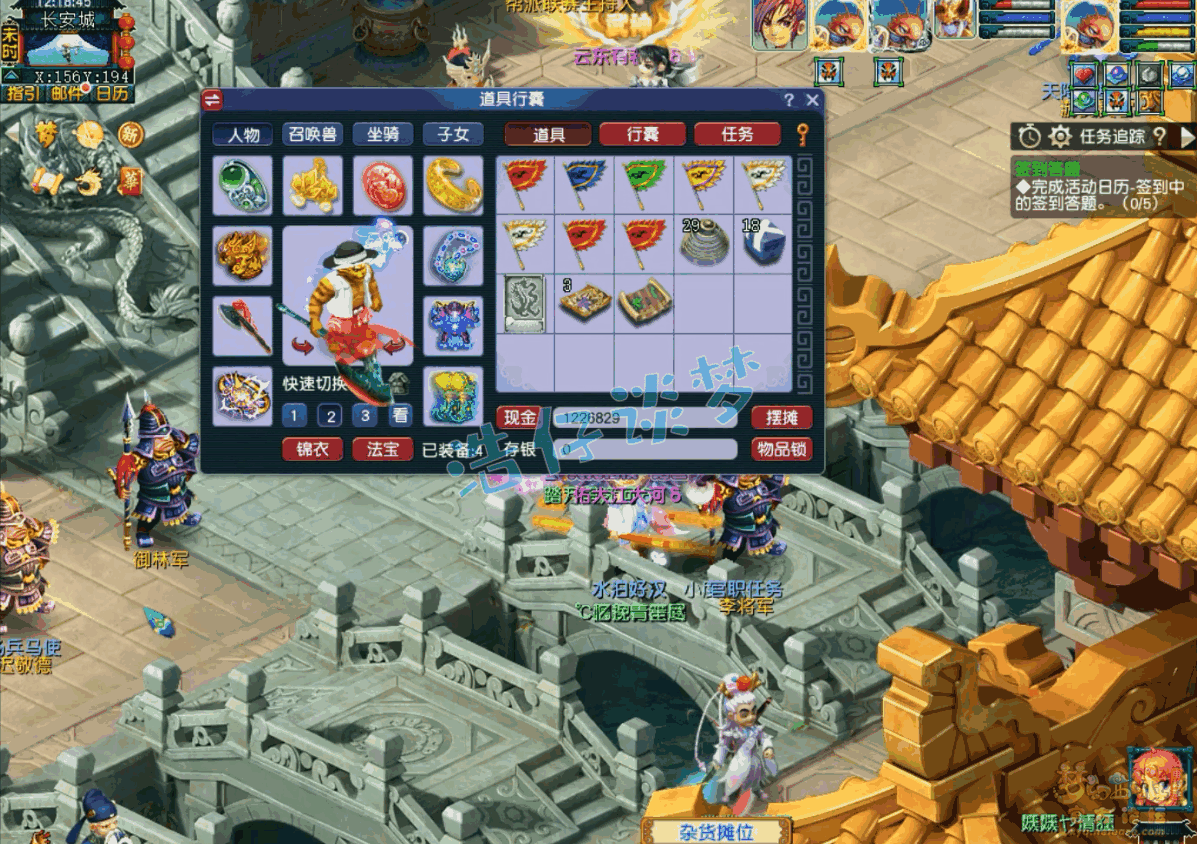Switch to the 召唤兽 tab
Image resolution: width=1197 pixels, height=844 pixels.
(312, 135)
